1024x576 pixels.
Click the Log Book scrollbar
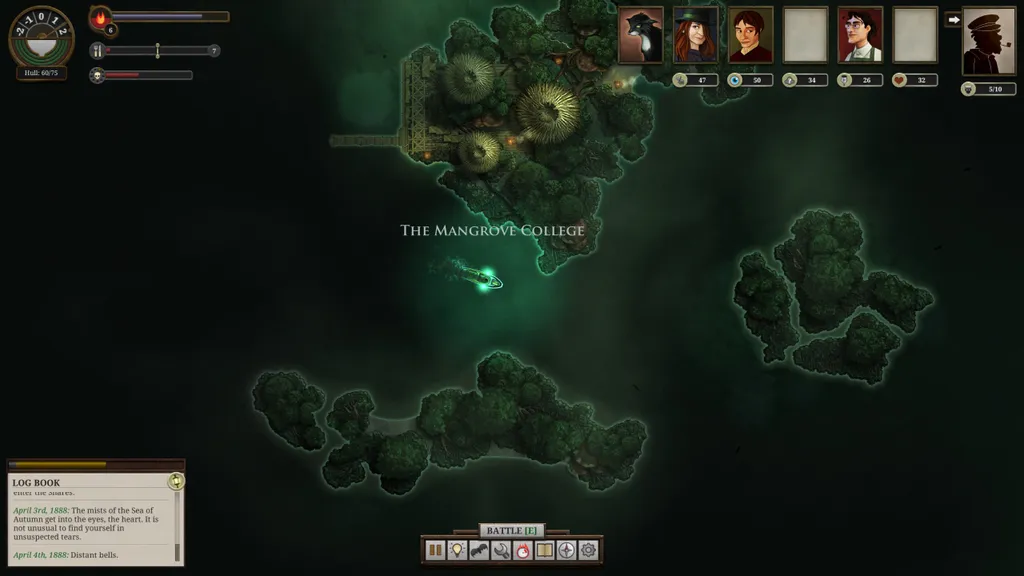pyautogui.click(x=177, y=526)
